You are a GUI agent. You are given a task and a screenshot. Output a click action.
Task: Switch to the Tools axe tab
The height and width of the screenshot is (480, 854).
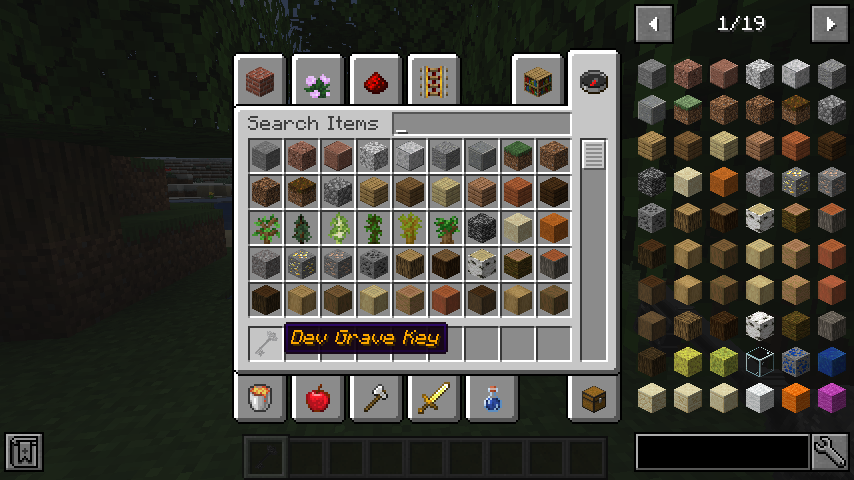[376, 399]
